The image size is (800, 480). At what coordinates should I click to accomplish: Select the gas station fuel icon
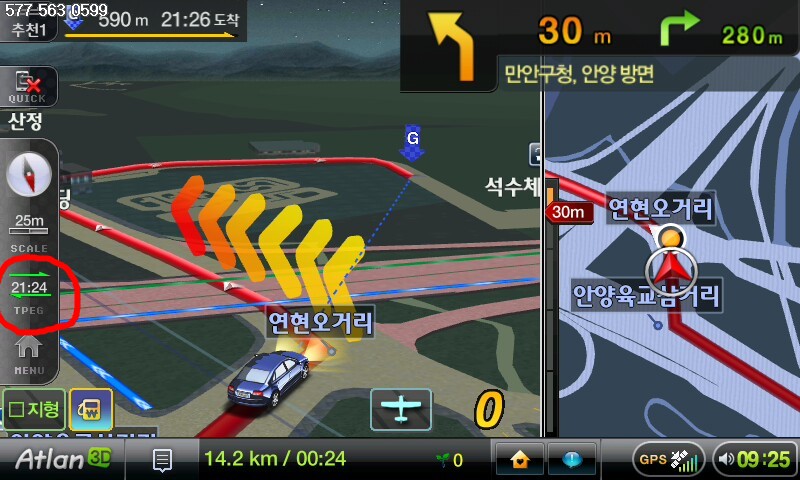[89, 410]
